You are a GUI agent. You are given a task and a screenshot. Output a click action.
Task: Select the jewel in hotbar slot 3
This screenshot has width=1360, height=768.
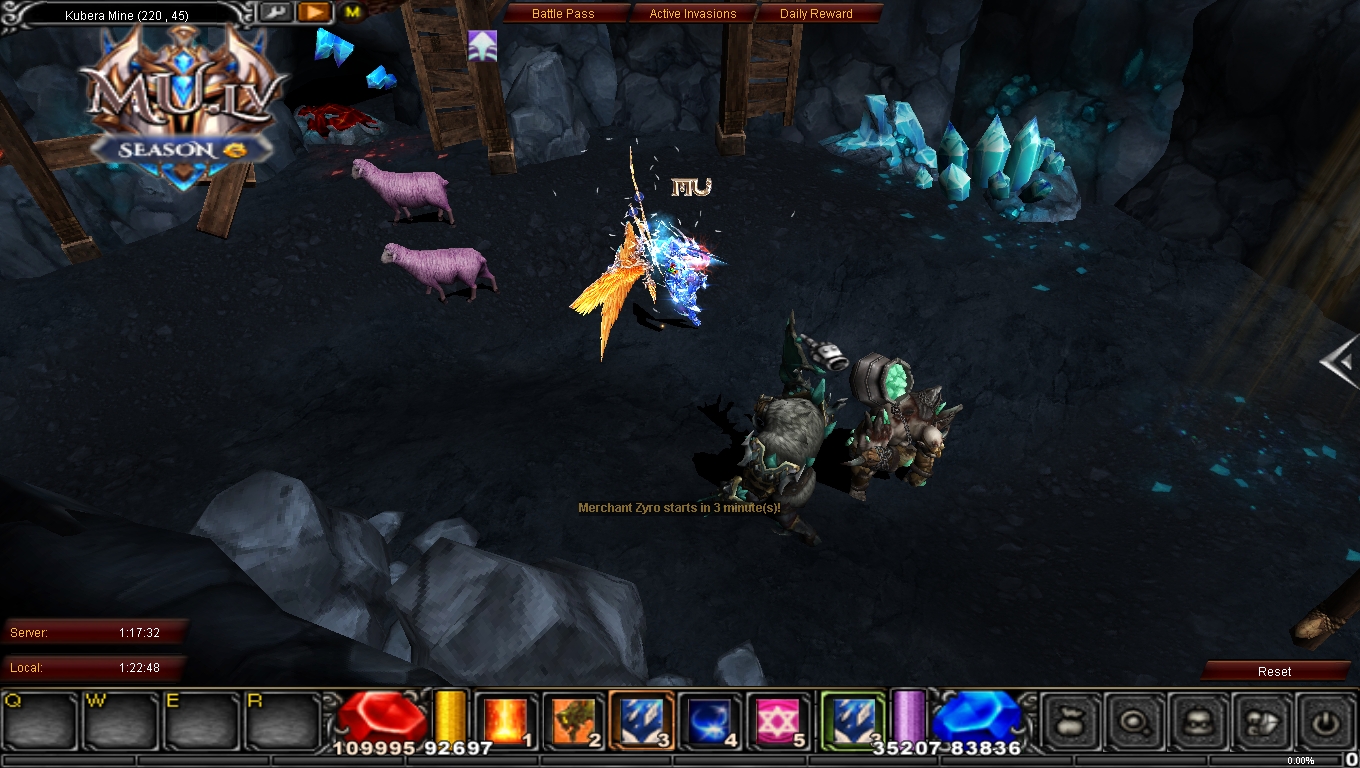(x=640, y=718)
